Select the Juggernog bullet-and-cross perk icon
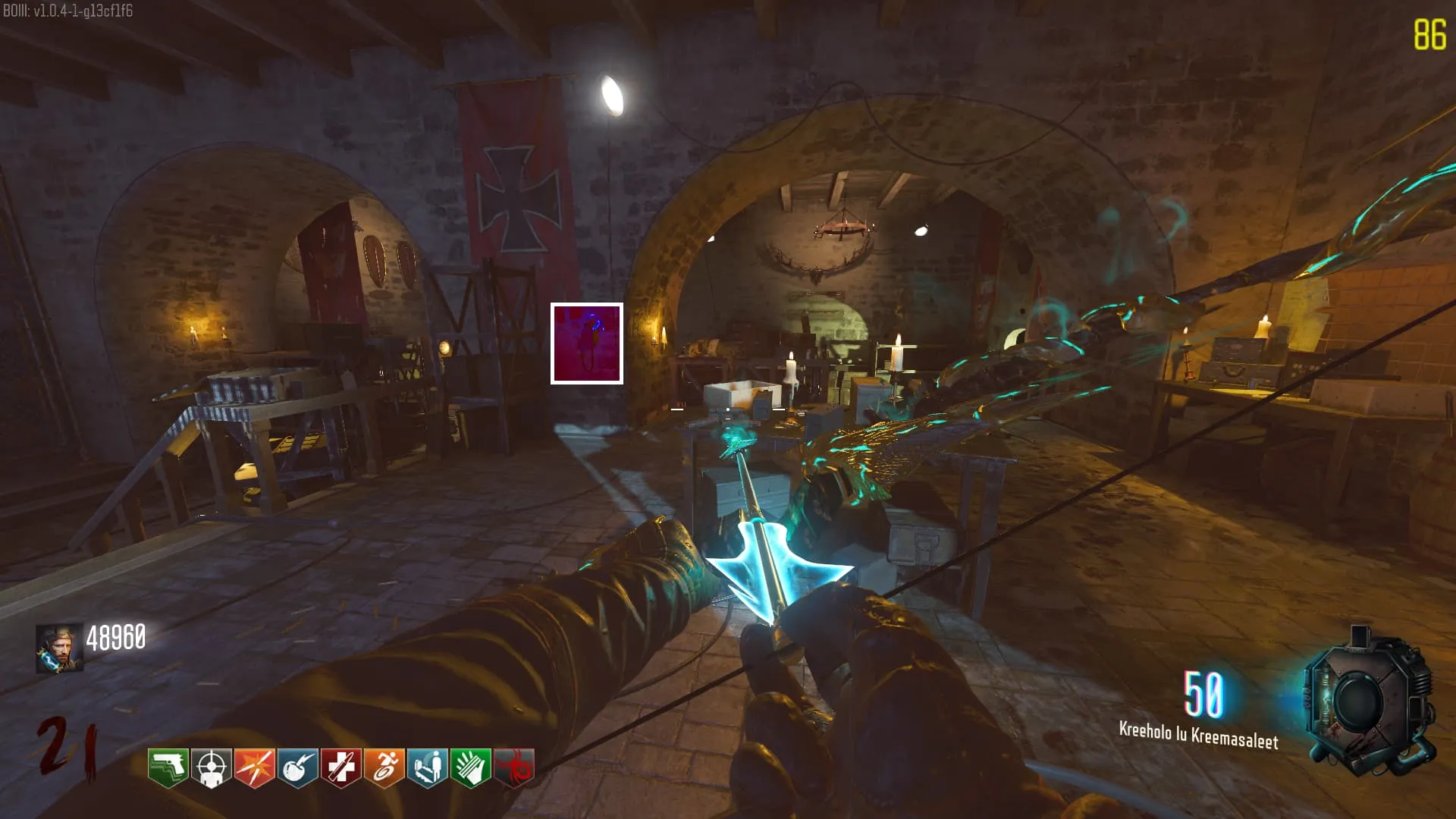Image resolution: width=1456 pixels, height=819 pixels. click(340, 767)
